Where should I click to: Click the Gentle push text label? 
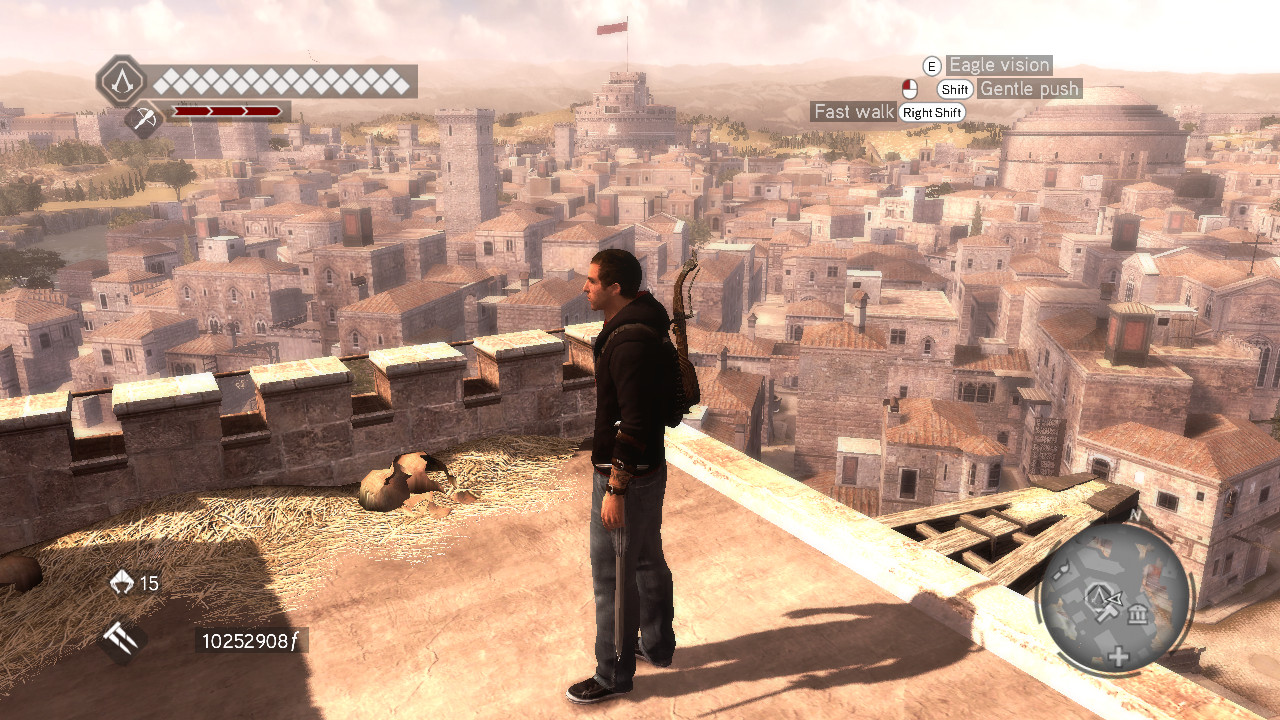(1028, 89)
